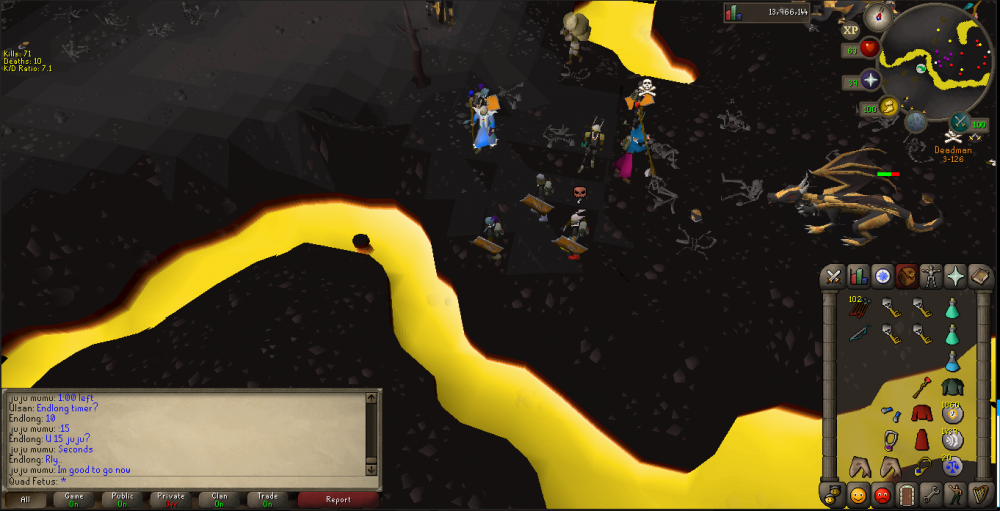
Task: Toggle run using the boot energy orb
Action: [x=888, y=107]
